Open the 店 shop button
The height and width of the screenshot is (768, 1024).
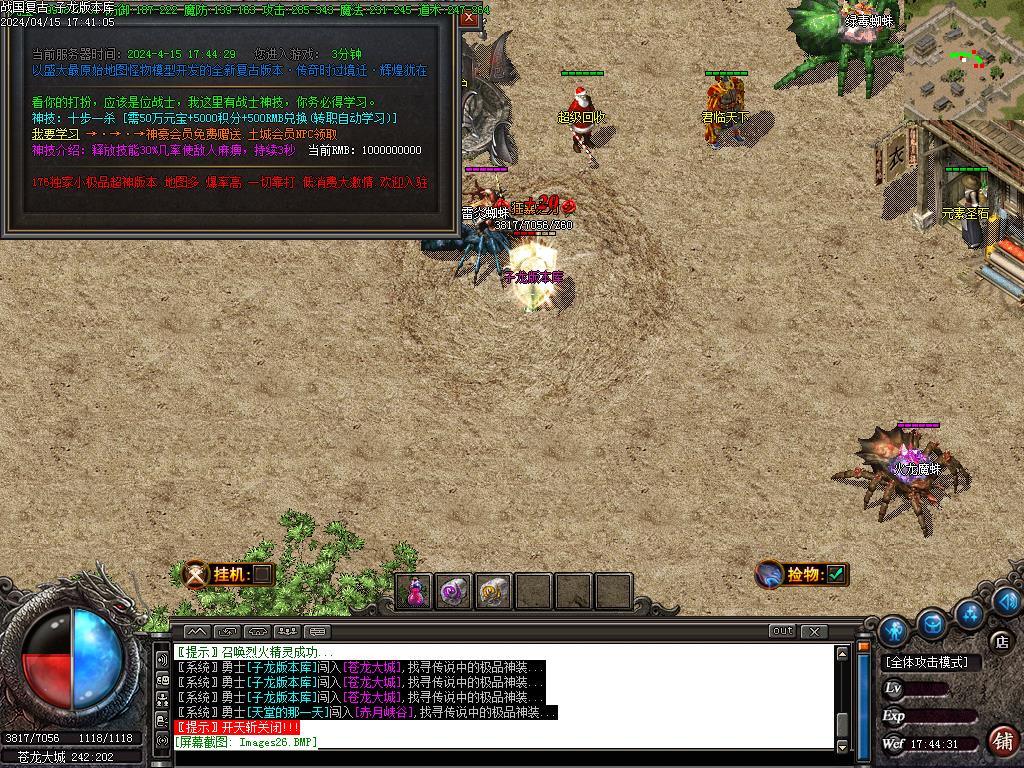tap(1000, 641)
